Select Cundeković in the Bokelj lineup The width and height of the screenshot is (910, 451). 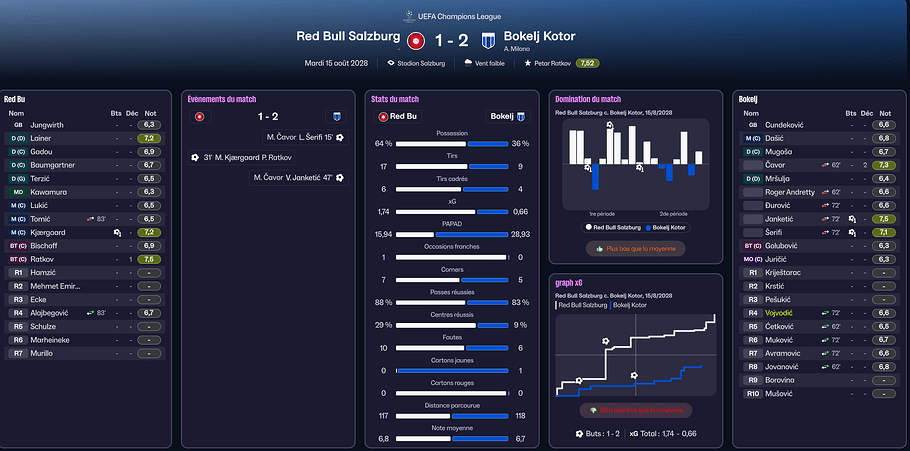click(x=786, y=125)
